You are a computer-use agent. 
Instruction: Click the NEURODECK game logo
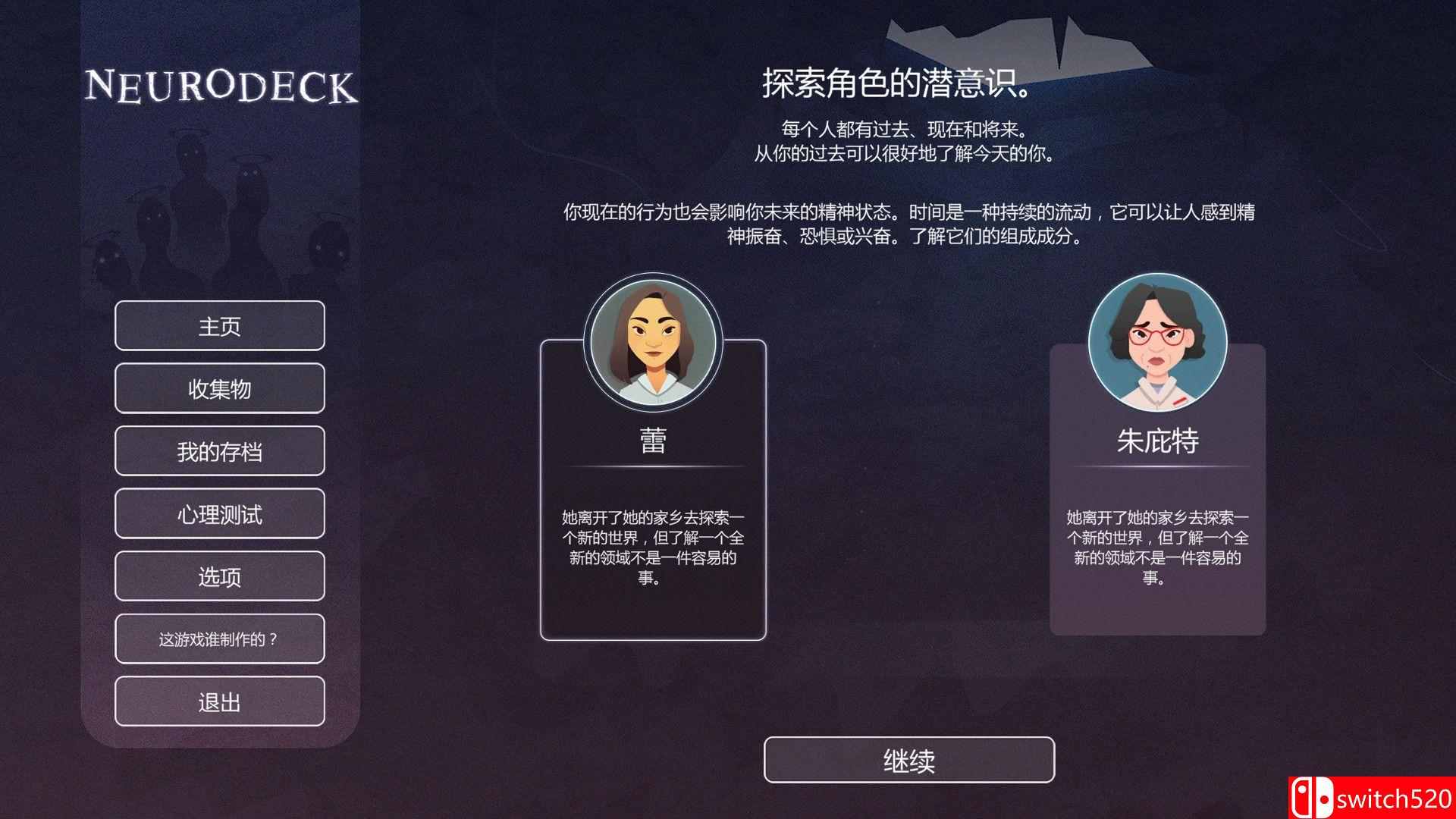221,85
